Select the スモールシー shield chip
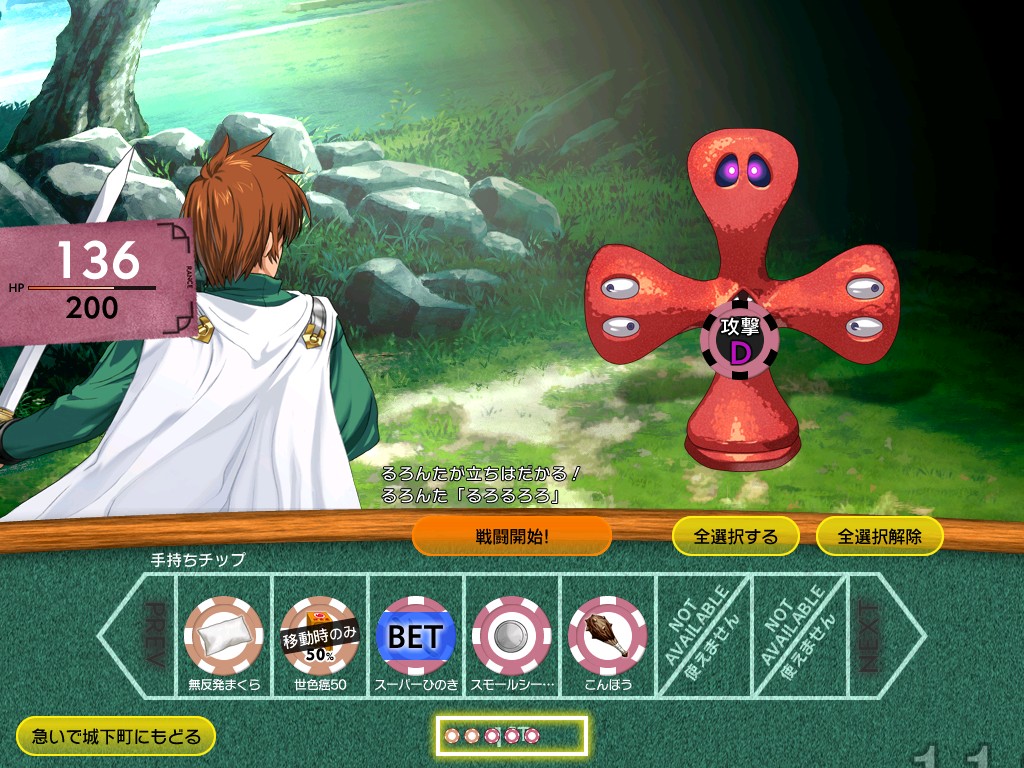 (x=512, y=635)
